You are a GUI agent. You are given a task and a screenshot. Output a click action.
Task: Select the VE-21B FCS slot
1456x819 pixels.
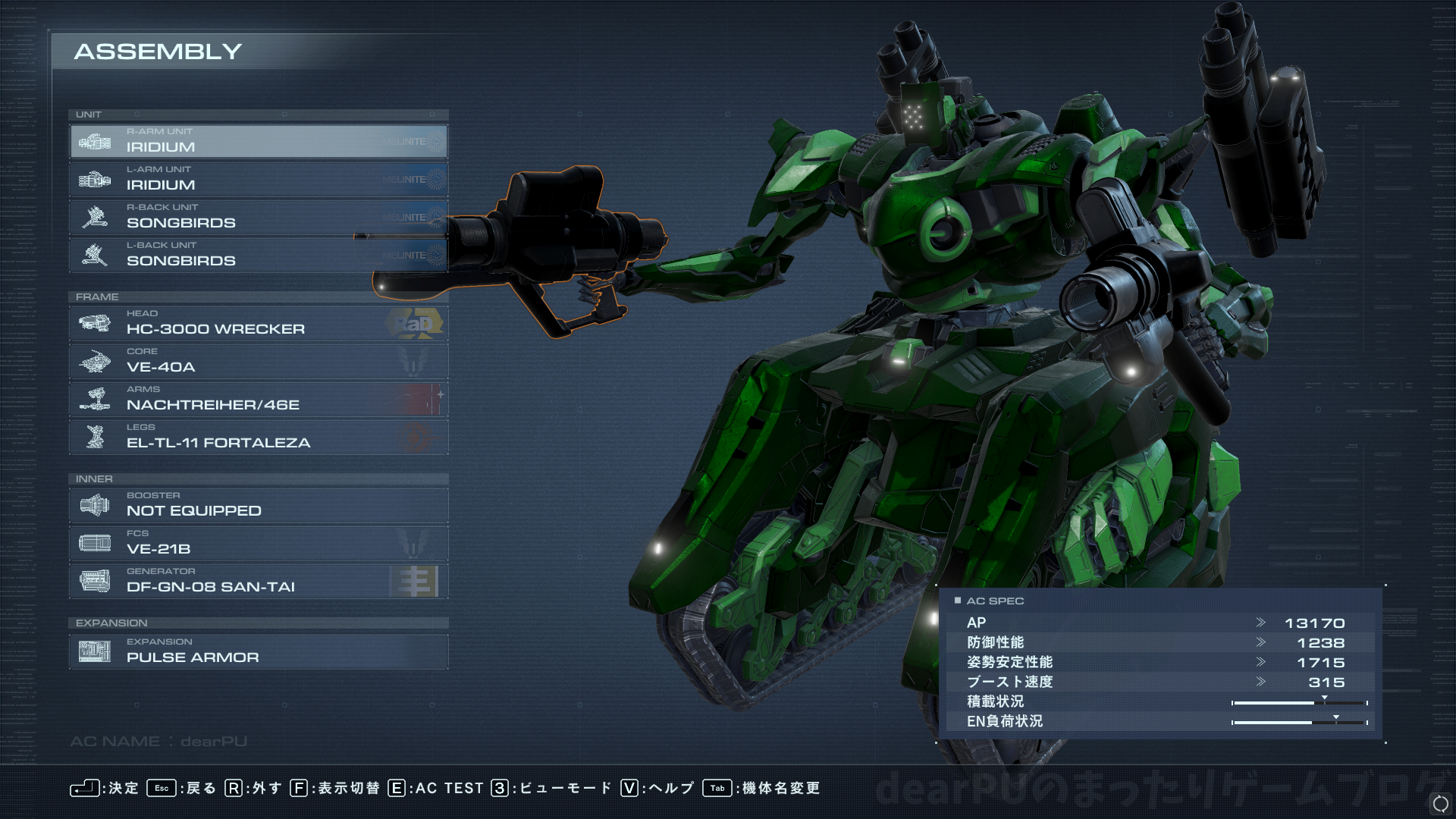258,544
